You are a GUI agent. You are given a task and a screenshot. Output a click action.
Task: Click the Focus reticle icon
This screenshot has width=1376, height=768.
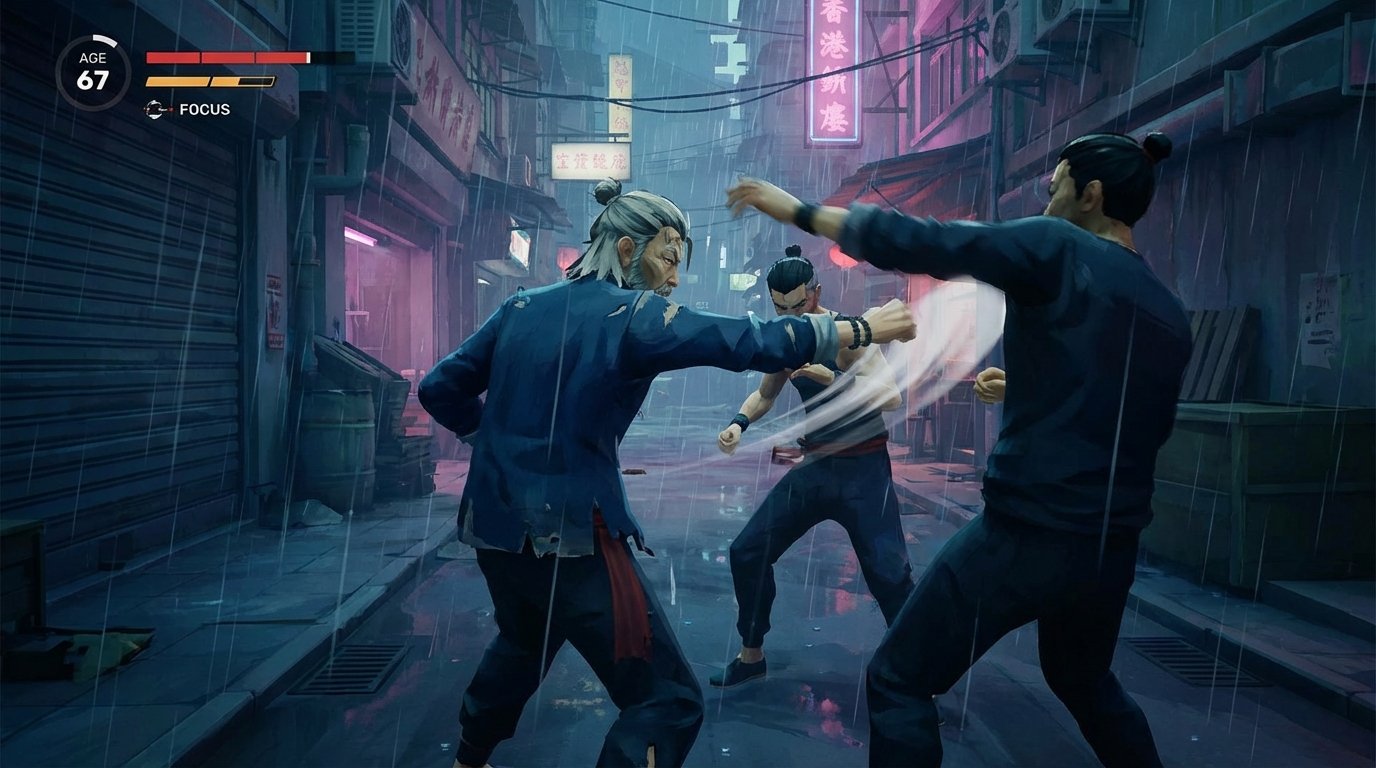[155, 108]
